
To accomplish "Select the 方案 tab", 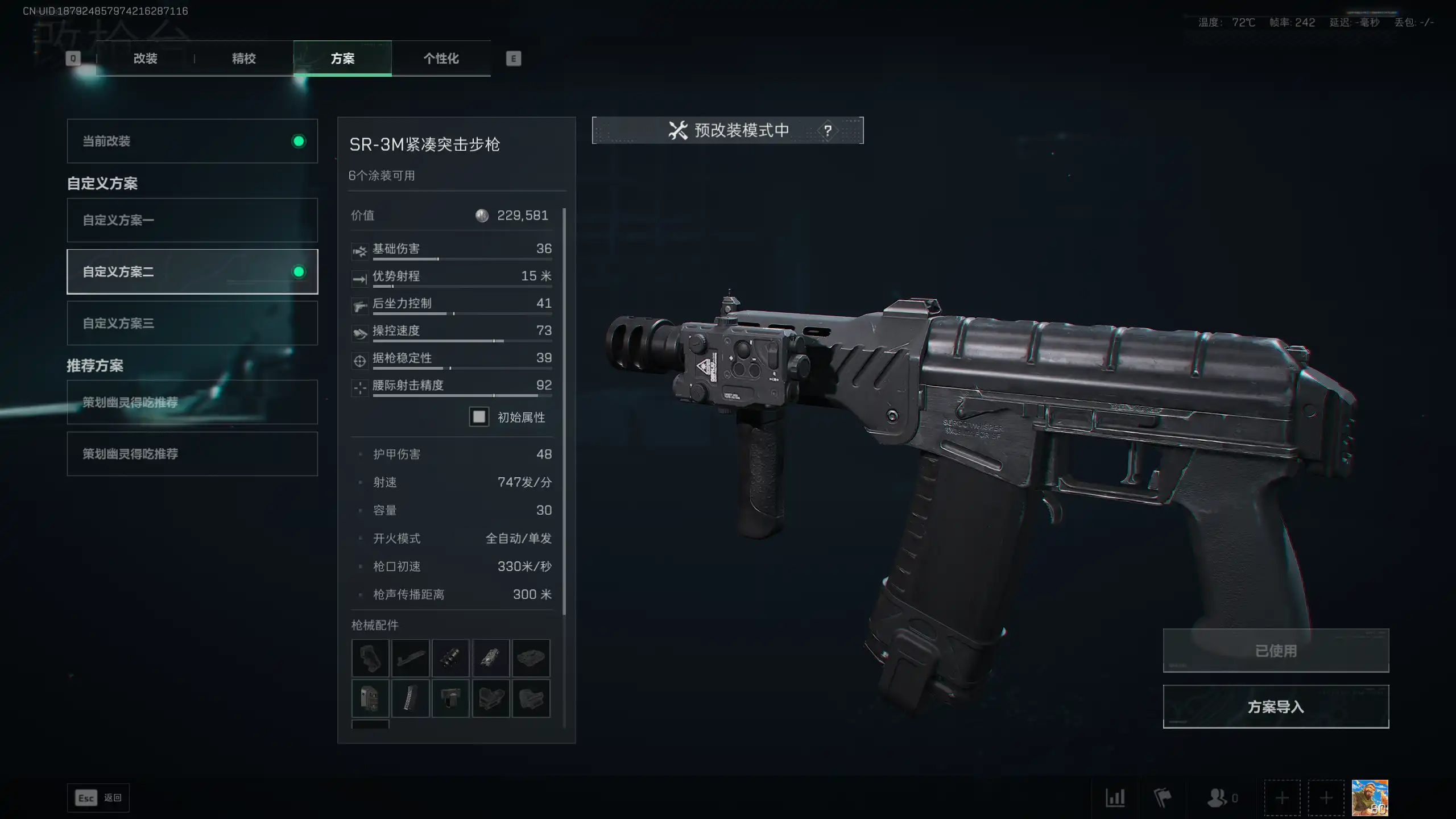I will (x=342, y=59).
